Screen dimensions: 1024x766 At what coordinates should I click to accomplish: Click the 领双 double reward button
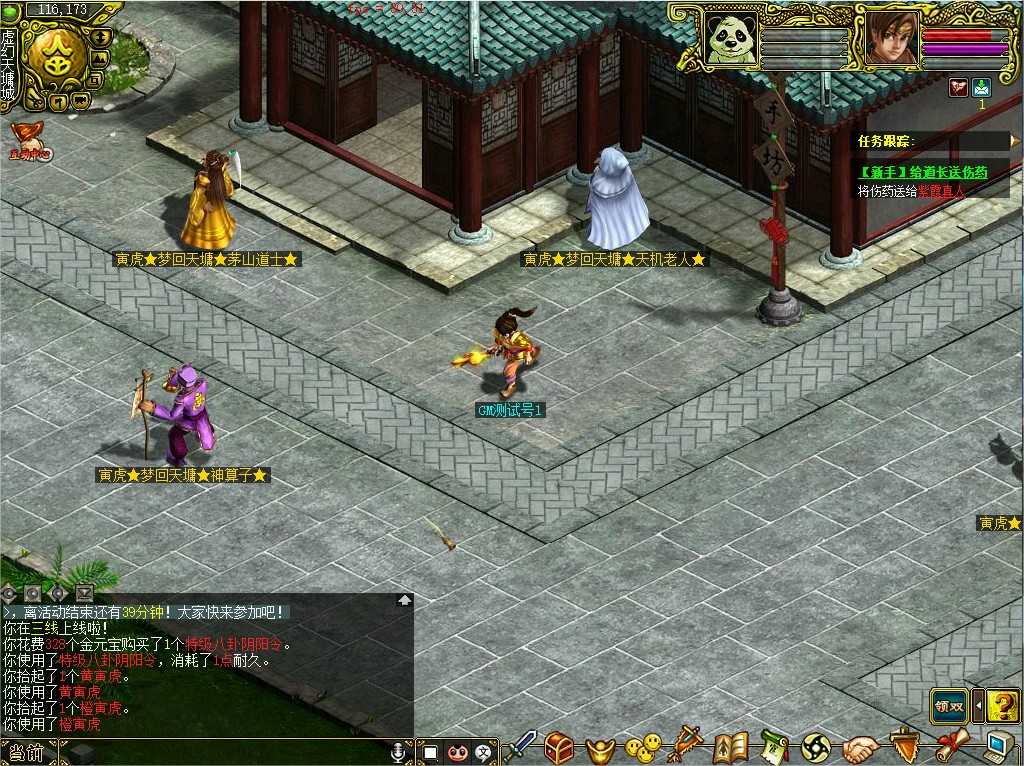949,706
